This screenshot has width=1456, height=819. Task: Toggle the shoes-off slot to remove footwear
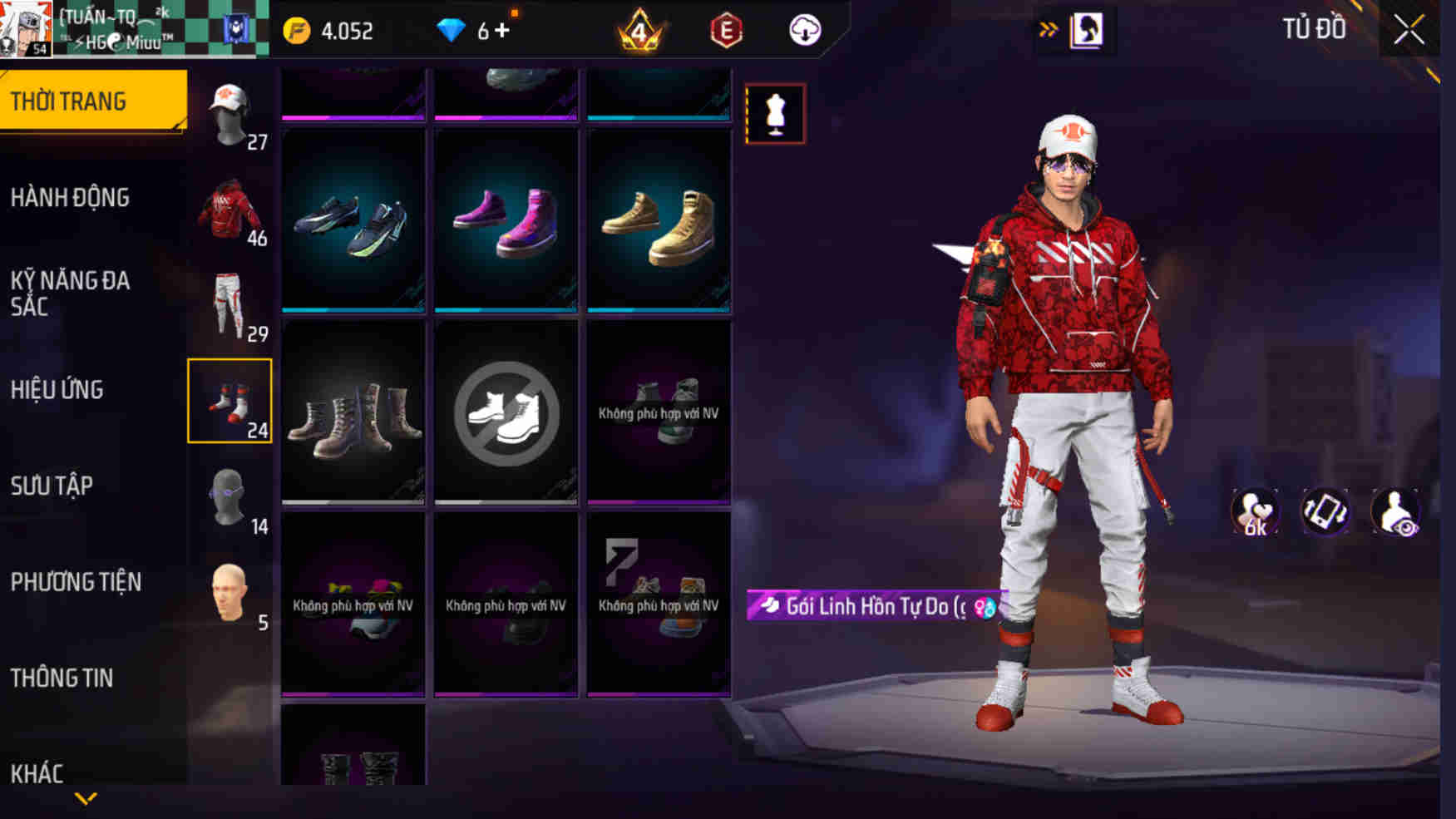[x=506, y=416]
